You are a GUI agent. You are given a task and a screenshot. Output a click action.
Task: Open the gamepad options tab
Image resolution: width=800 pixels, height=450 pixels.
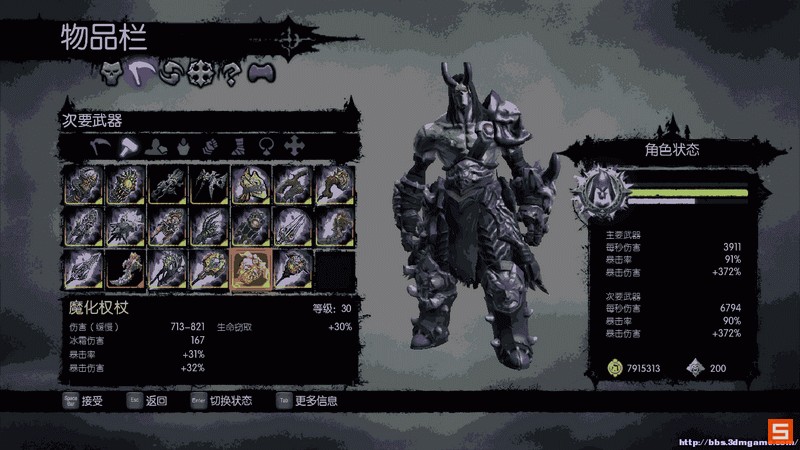(x=261, y=72)
